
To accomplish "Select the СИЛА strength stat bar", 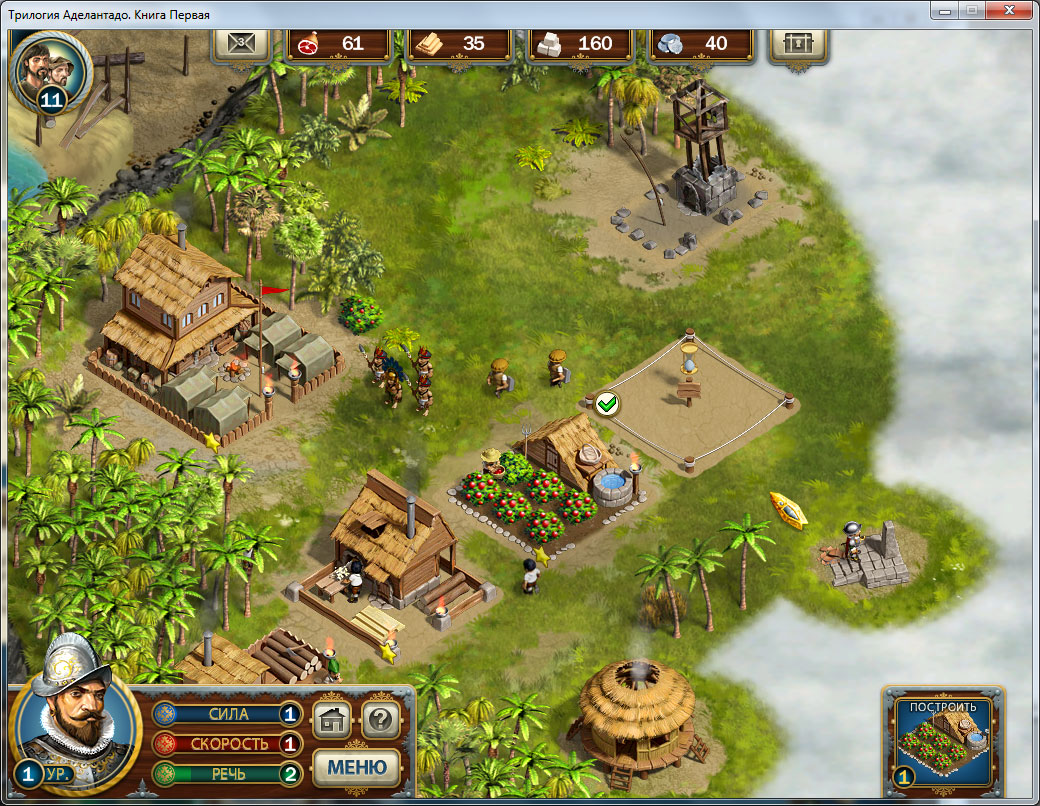I will (x=227, y=714).
